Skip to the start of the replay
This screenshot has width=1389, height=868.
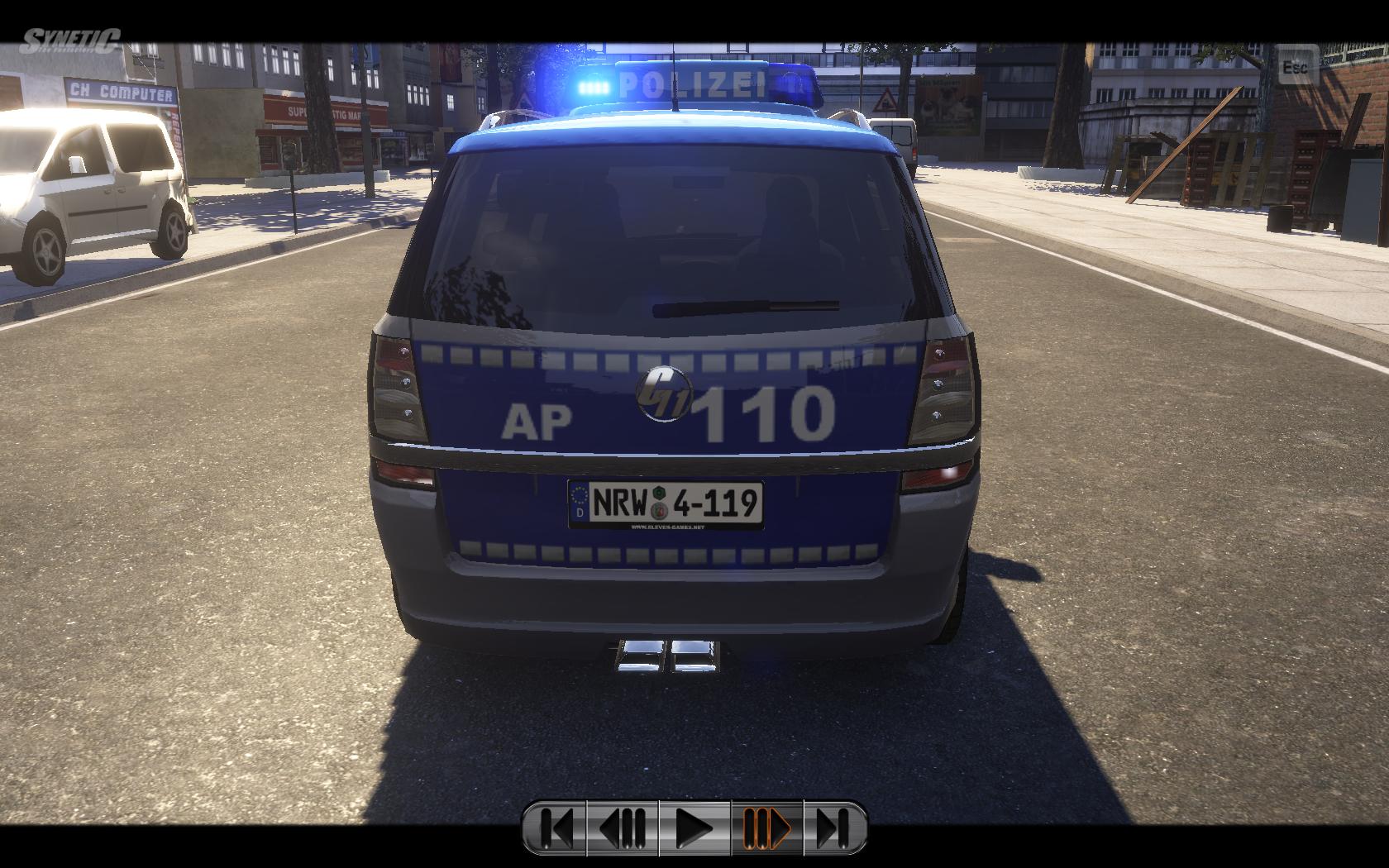[x=556, y=827]
